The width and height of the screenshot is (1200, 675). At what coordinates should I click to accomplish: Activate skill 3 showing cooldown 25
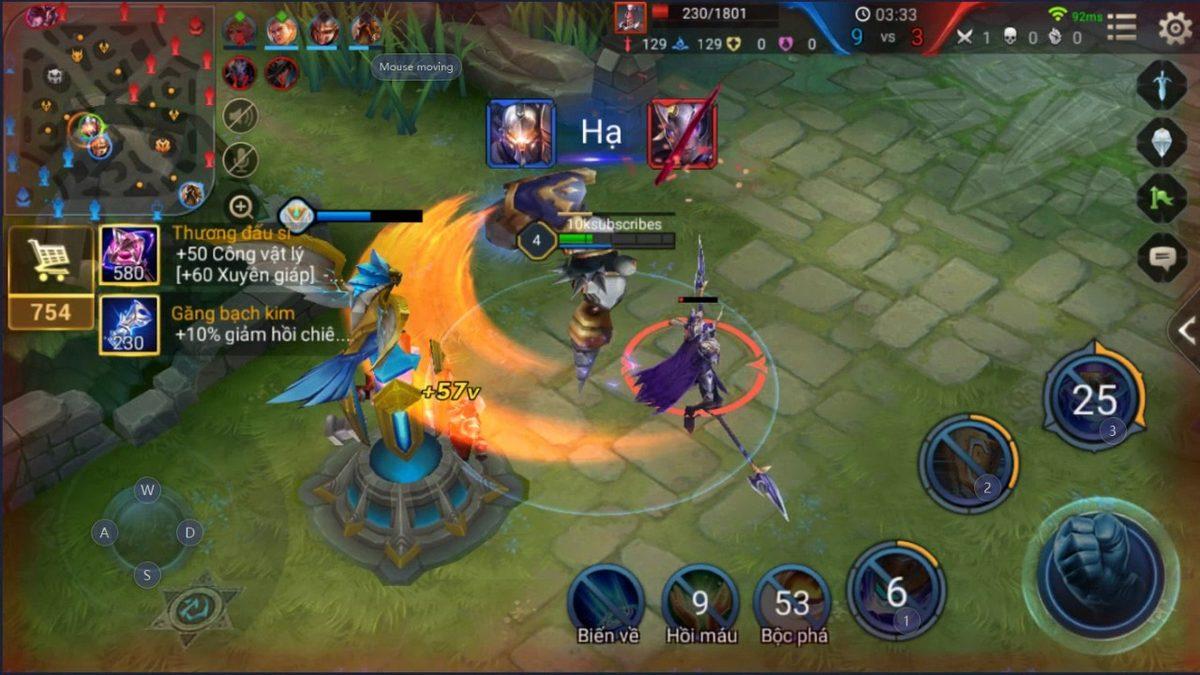pyautogui.click(x=1093, y=400)
